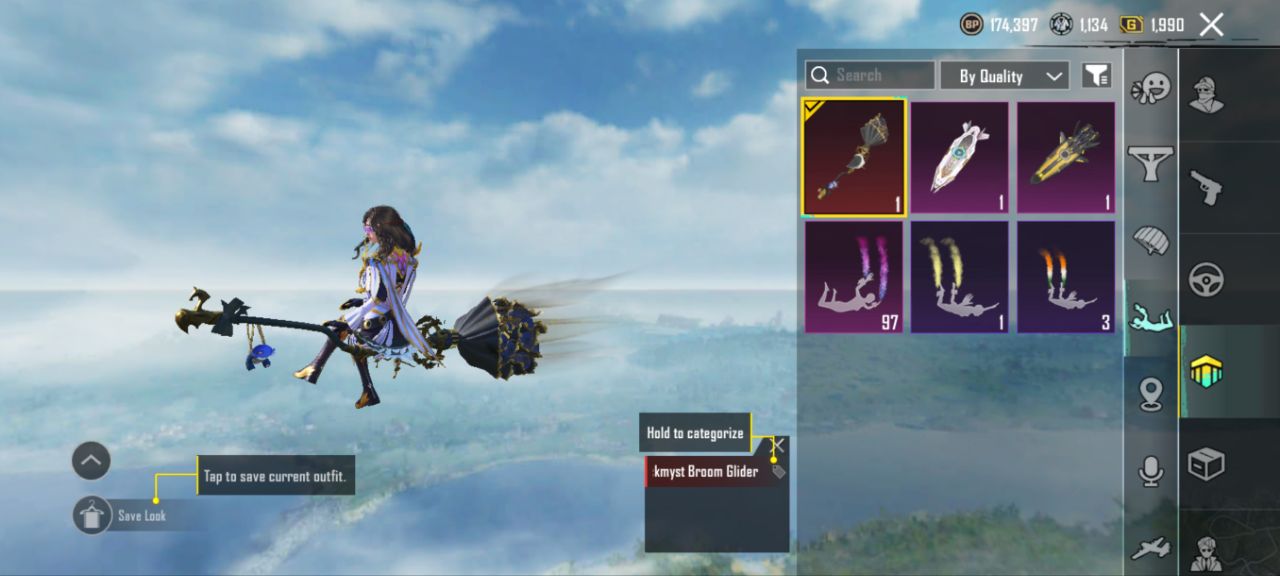Choose the gold and black glider slot
Screen dimensions: 1280x576
tap(1065, 157)
